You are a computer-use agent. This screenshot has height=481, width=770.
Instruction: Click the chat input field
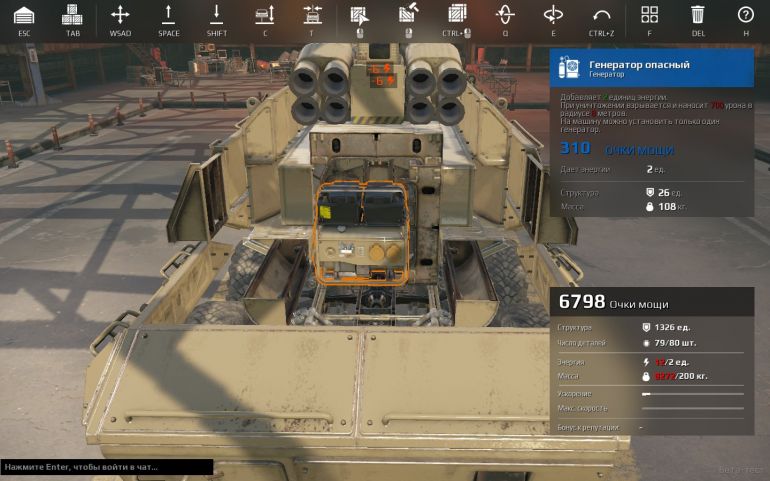pyautogui.click(x=106, y=467)
